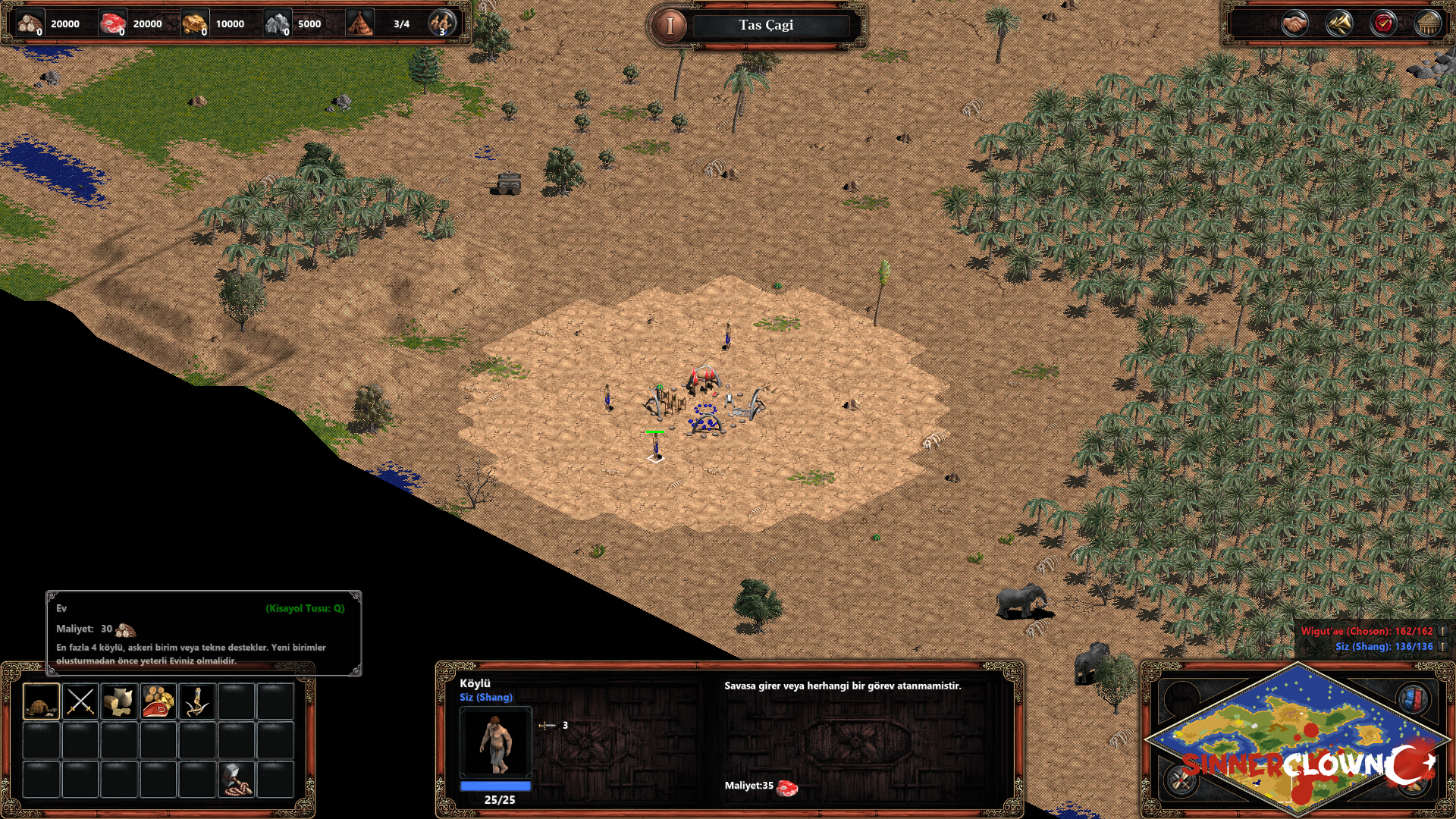1456x819 pixels.
Task: Click the wood, gold and meat resource icon
Action: click(x=158, y=701)
